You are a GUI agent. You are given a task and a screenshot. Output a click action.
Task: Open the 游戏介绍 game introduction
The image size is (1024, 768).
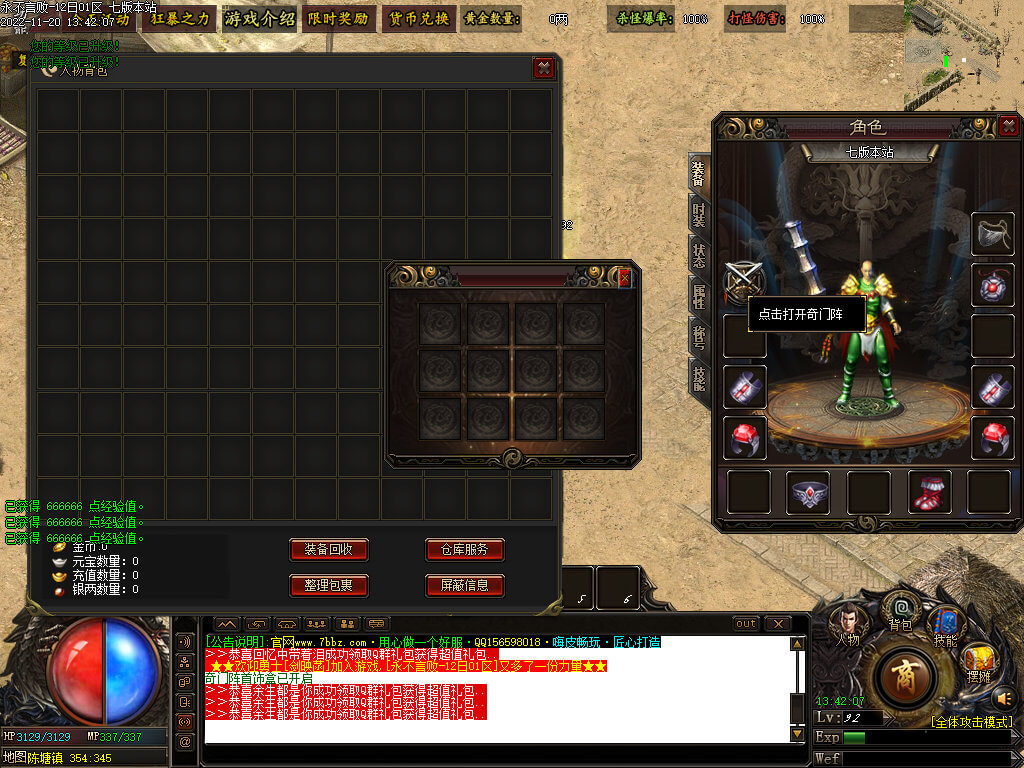click(x=260, y=19)
